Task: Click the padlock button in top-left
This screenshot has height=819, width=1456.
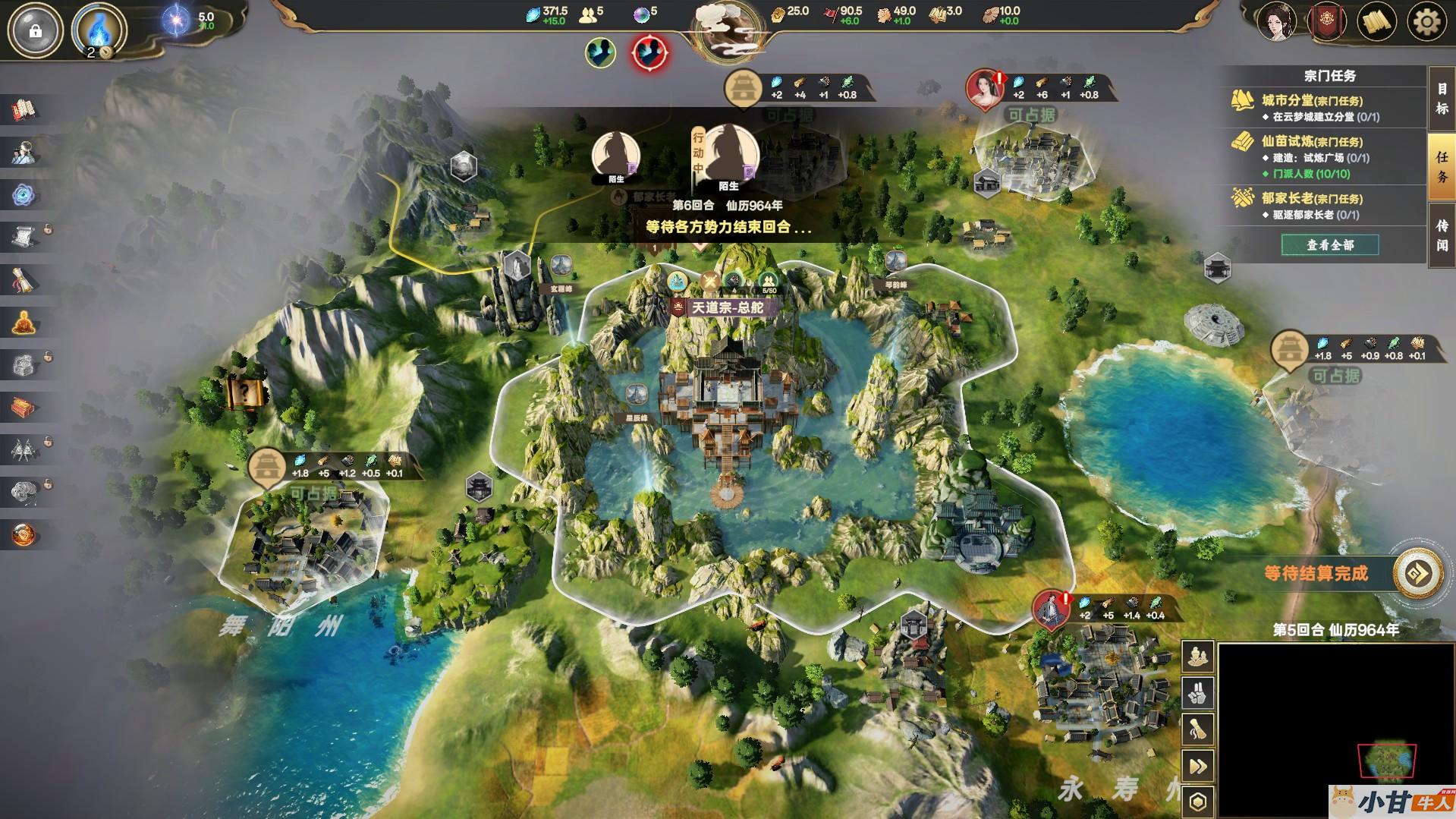Action: [35, 31]
